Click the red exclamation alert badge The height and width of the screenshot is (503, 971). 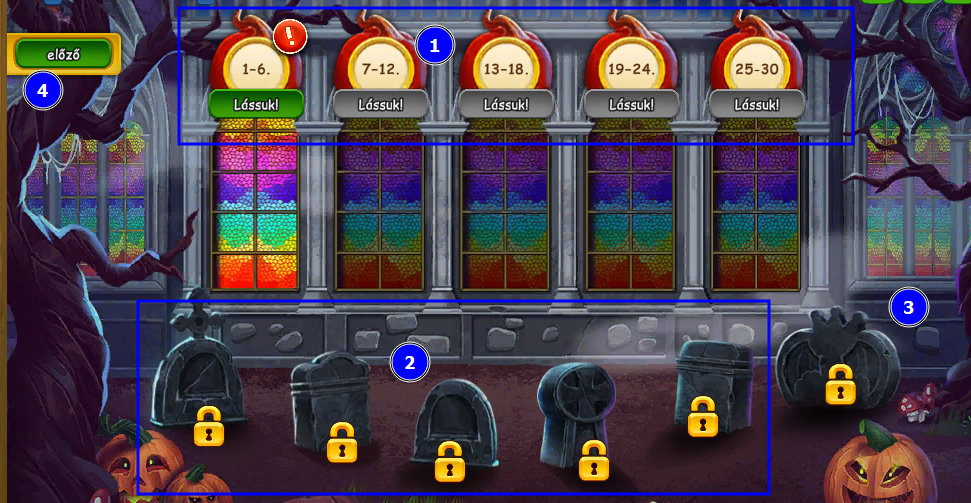pos(290,37)
